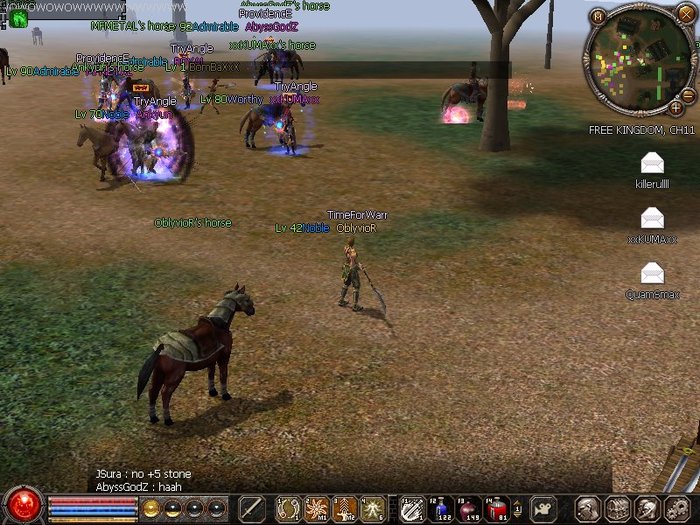Open the whisper message from killerullll
The width and height of the screenshot is (700, 525).
pos(652,163)
